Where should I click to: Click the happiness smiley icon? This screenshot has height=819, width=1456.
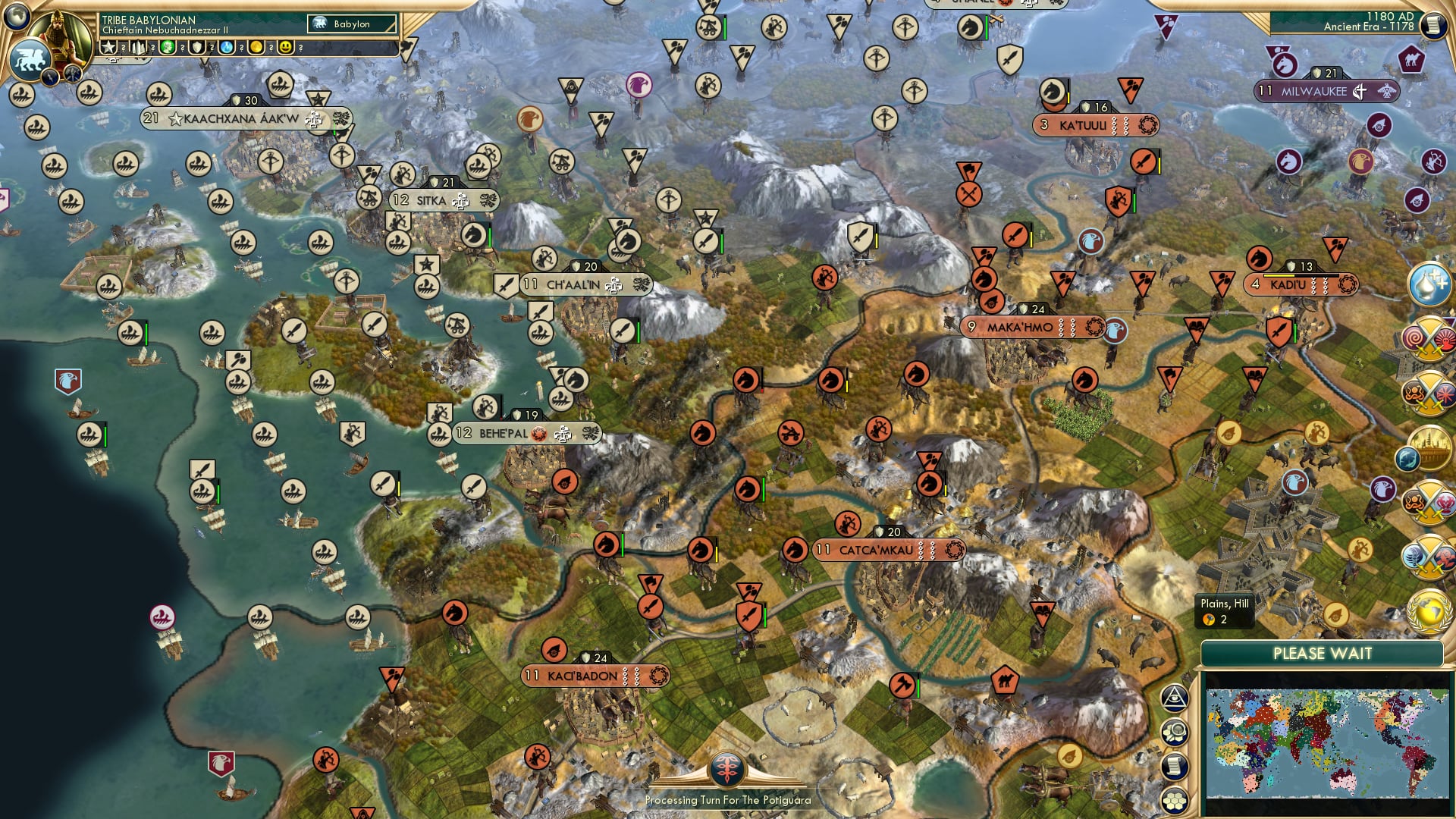pyautogui.click(x=285, y=48)
